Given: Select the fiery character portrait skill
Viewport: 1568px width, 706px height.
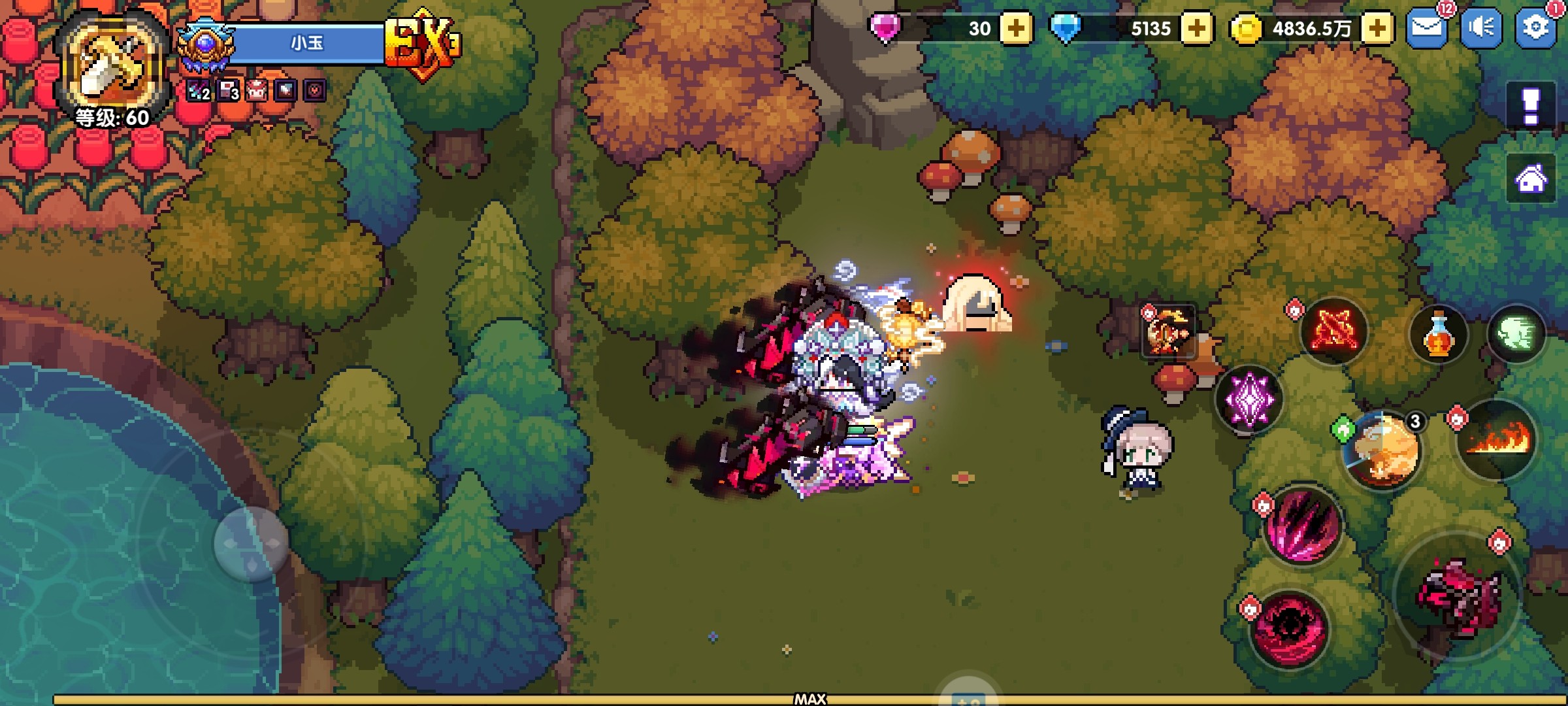Looking at the screenshot, I should pyautogui.click(x=1168, y=331).
